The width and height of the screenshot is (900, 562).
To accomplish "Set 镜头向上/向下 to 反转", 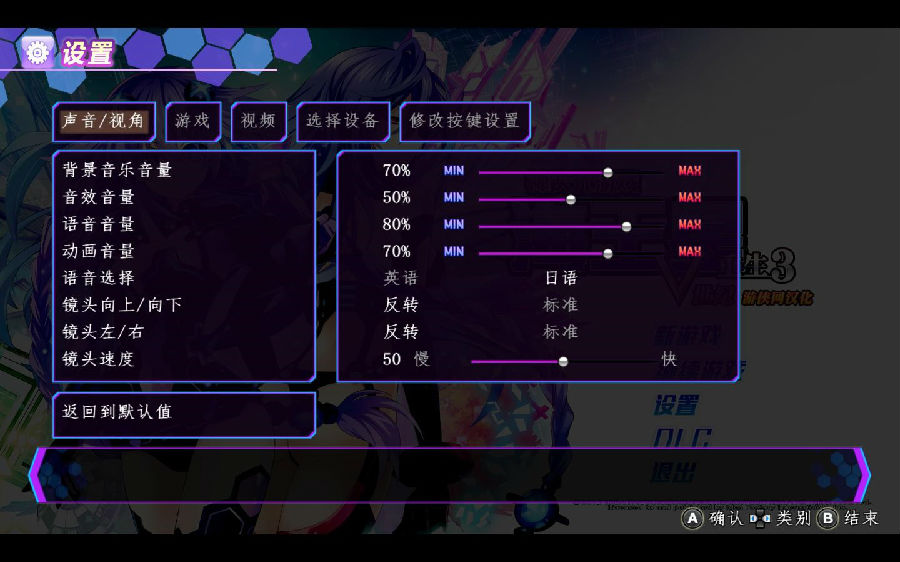I will [400, 305].
